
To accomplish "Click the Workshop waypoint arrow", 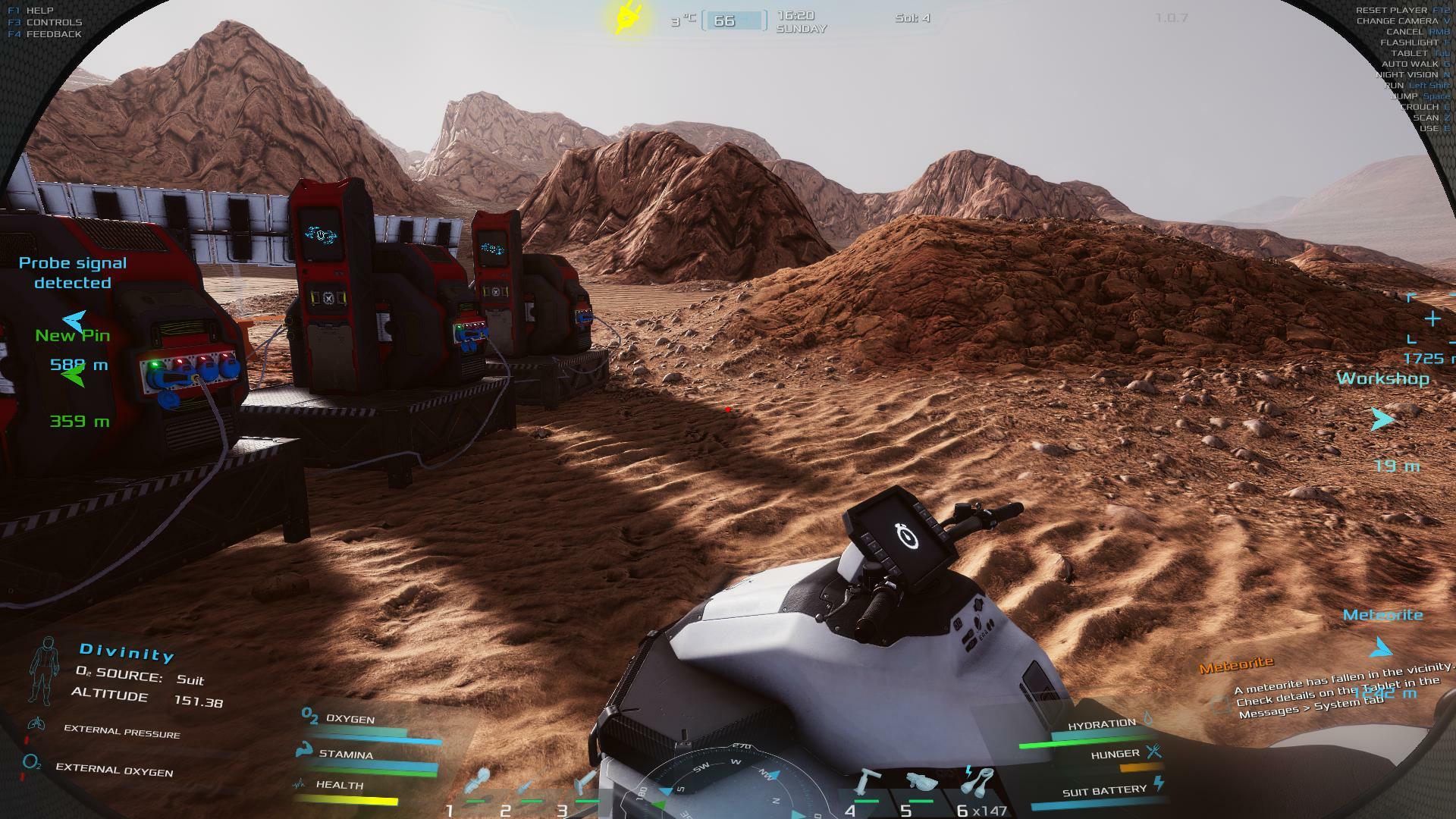I will coord(1382,419).
